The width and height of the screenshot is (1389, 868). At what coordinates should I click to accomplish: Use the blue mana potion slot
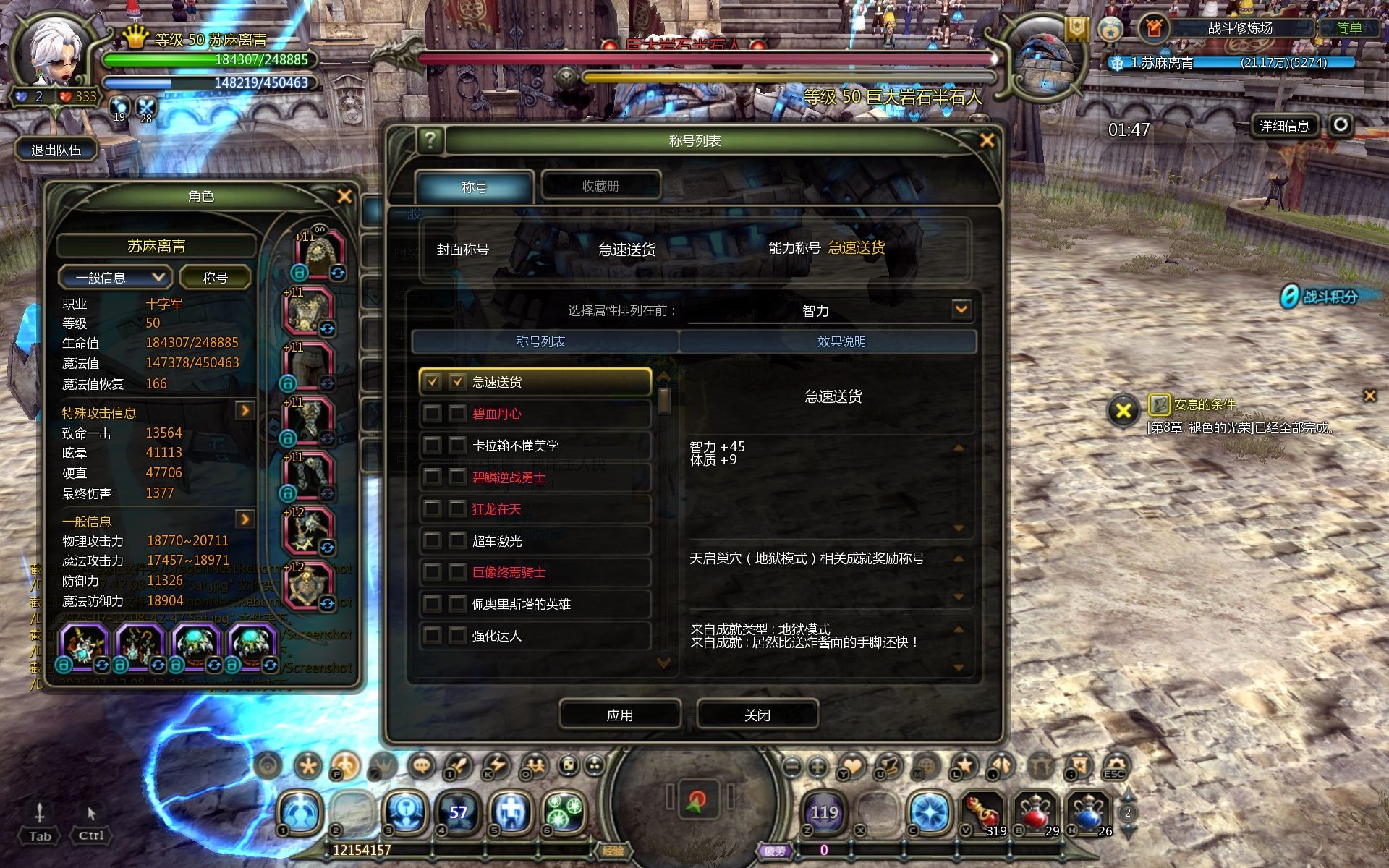pyautogui.click(x=1088, y=812)
